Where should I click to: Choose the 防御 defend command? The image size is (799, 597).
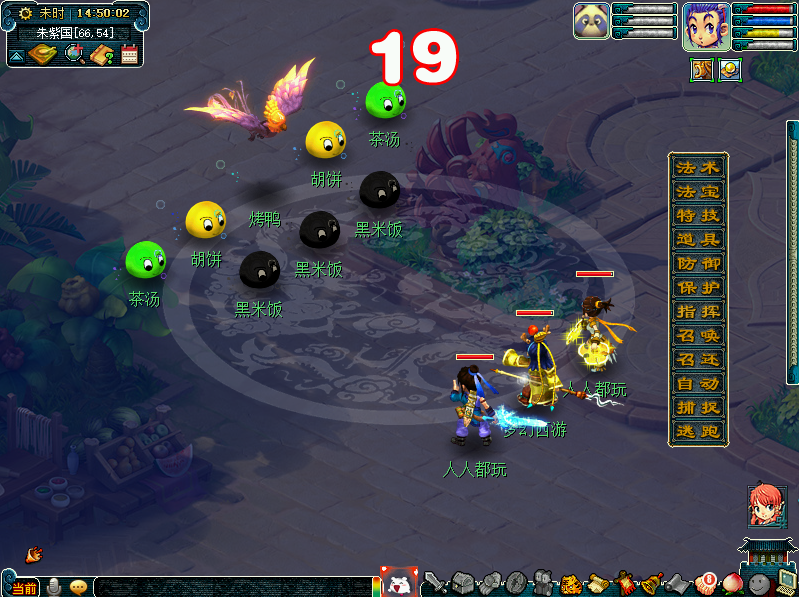coord(698,263)
